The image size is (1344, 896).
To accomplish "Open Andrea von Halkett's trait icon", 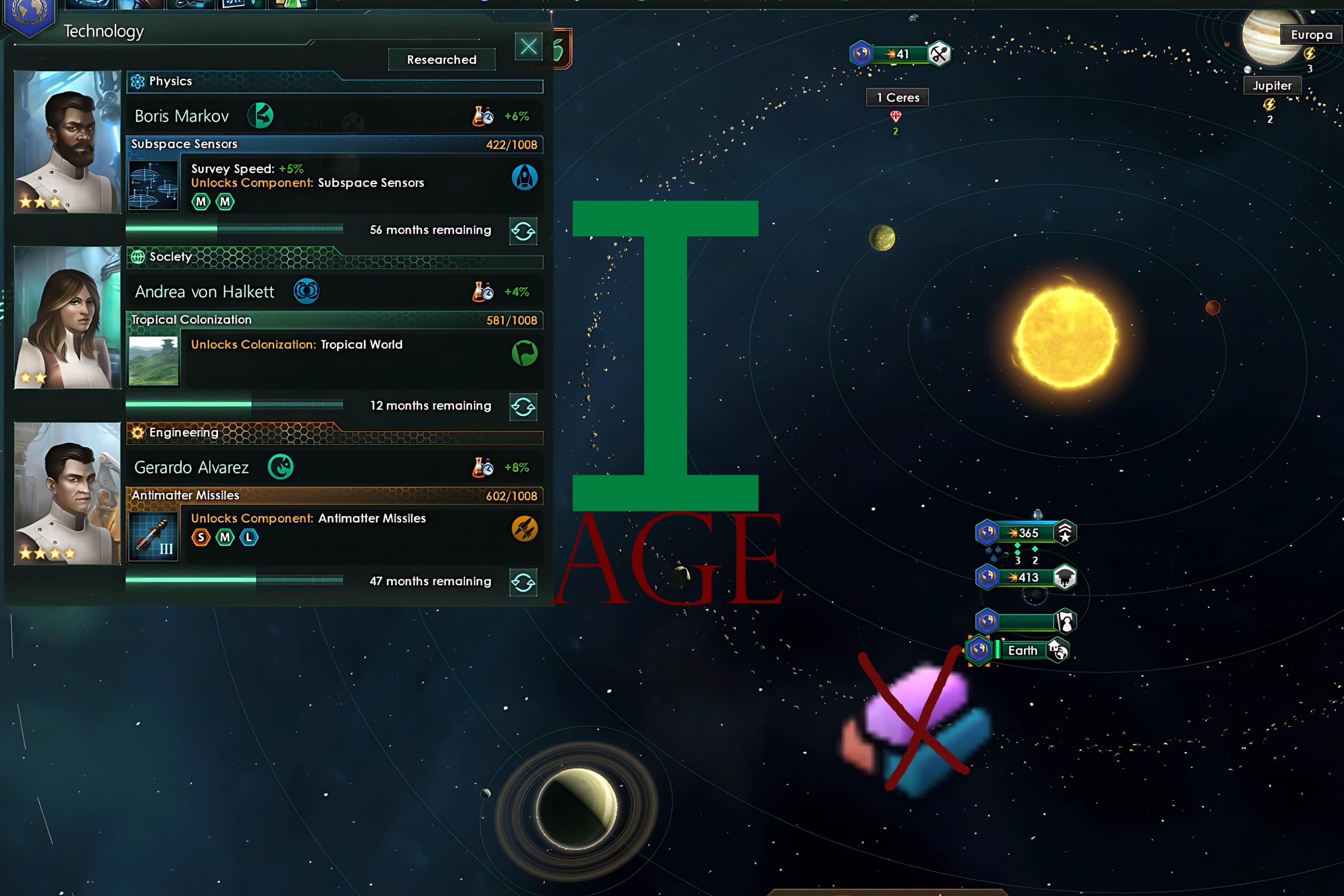I will click(x=306, y=291).
